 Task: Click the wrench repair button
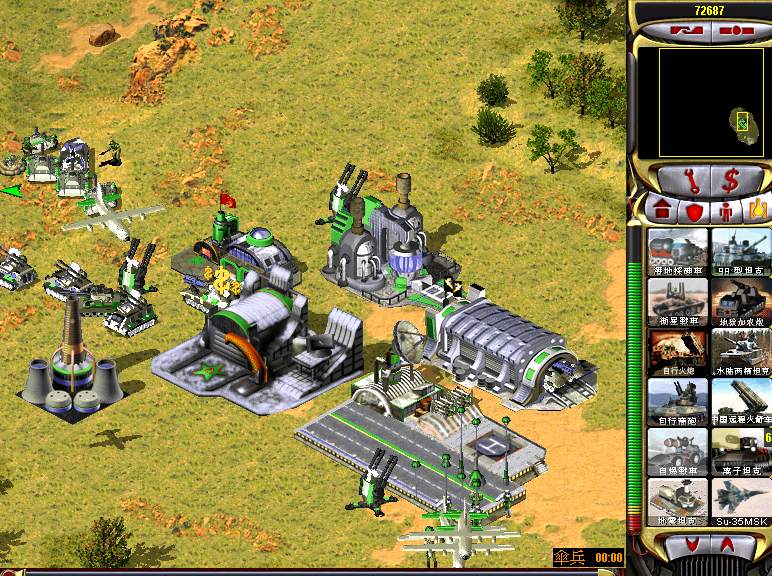689,182
